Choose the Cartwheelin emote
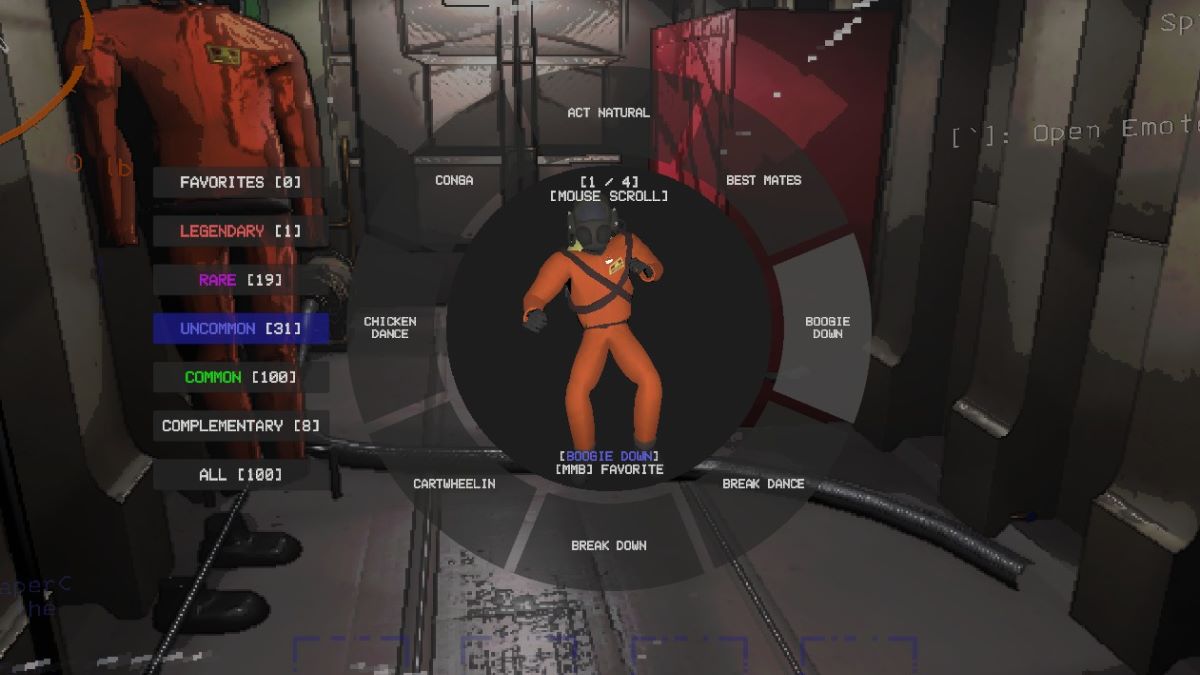This screenshot has height=675, width=1200. click(454, 483)
